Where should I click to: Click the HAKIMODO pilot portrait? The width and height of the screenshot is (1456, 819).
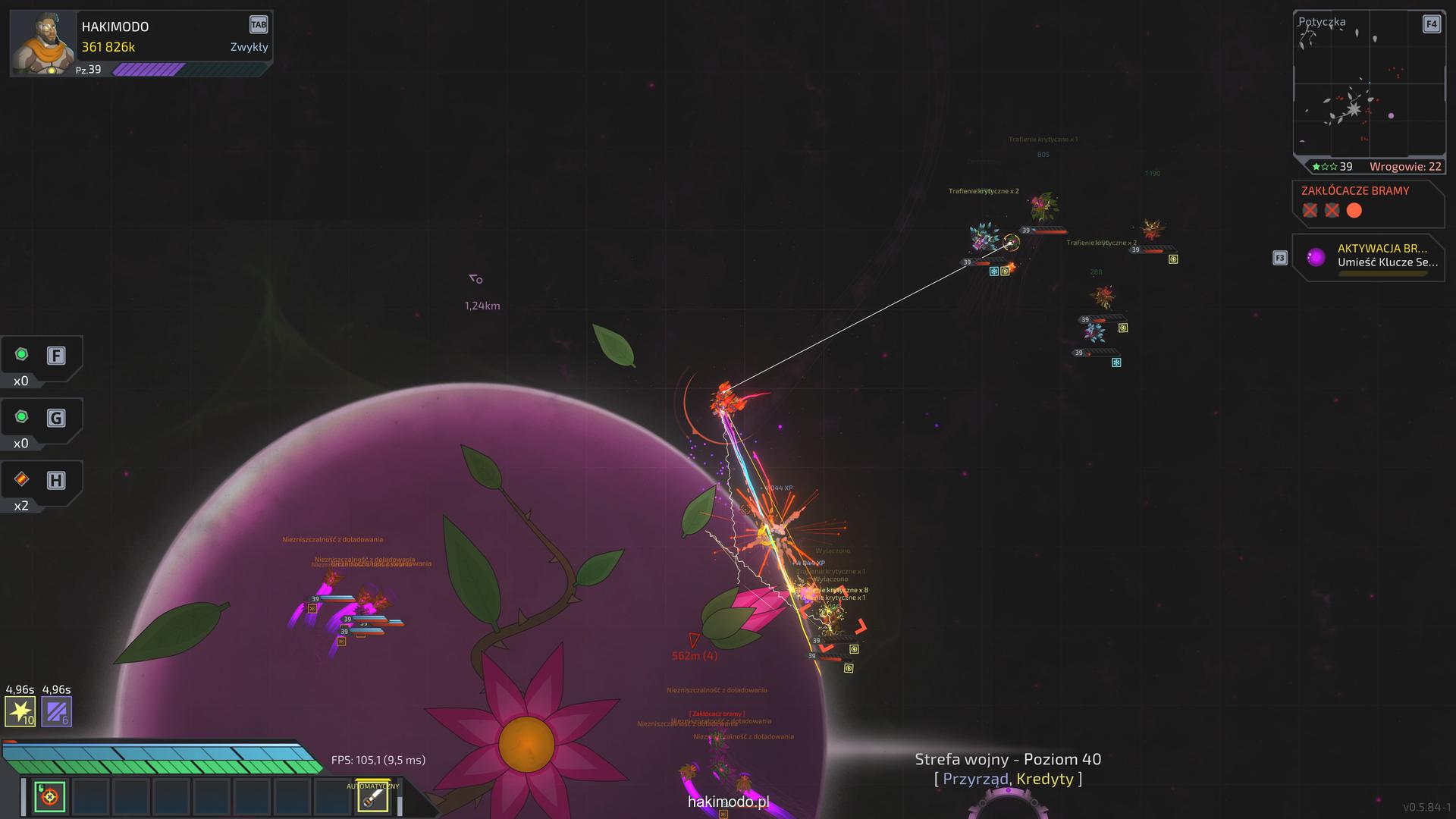tap(43, 43)
